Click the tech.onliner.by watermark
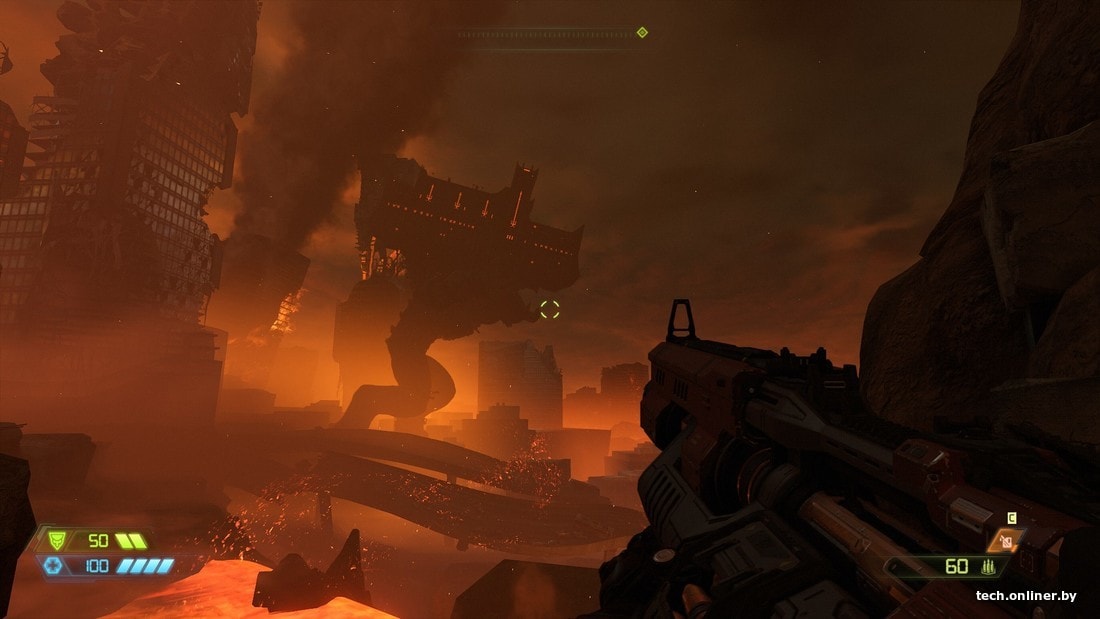The image size is (1100, 619). point(1026,596)
